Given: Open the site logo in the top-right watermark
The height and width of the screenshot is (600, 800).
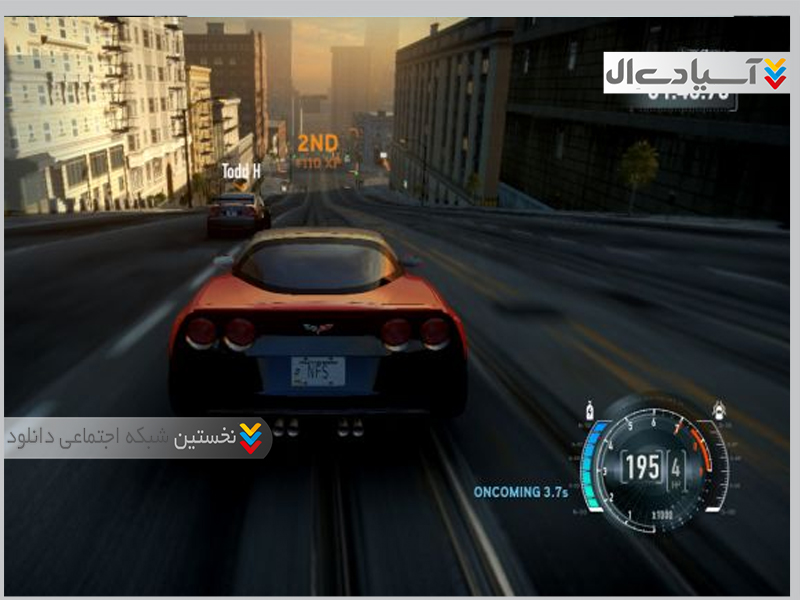Looking at the screenshot, I should [696, 73].
